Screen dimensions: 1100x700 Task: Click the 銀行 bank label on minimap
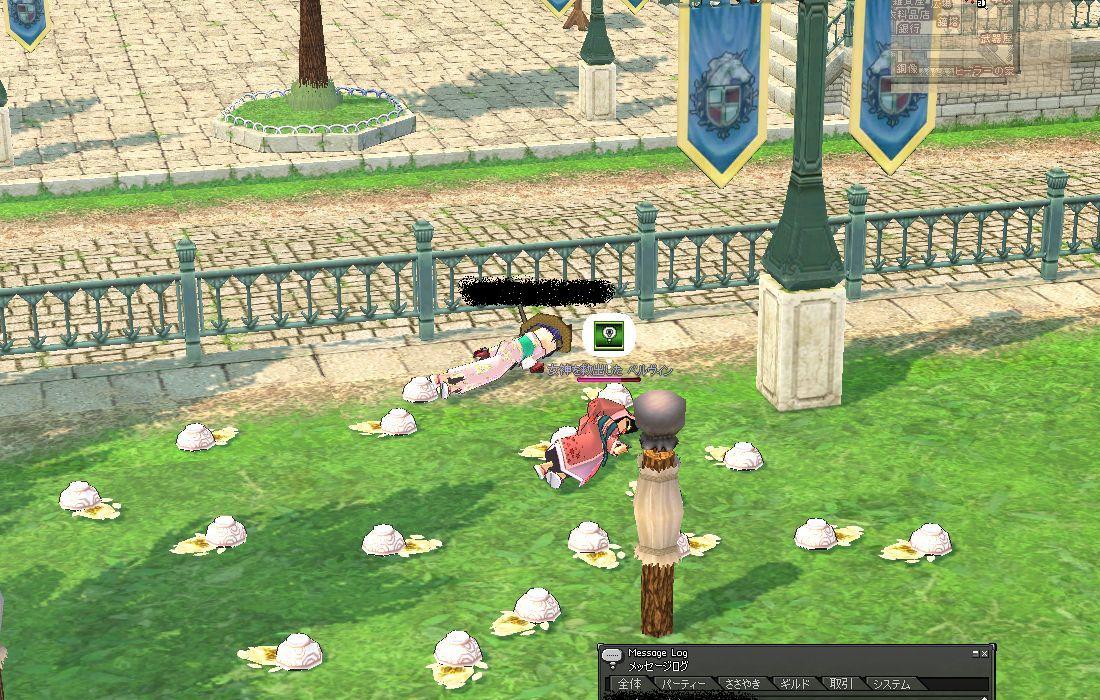click(x=909, y=29)
